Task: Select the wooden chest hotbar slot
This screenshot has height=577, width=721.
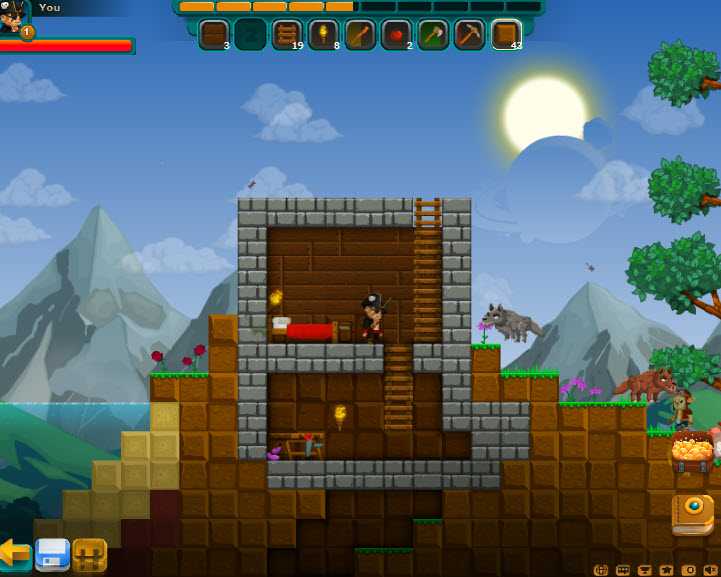Action: point(214,34)
